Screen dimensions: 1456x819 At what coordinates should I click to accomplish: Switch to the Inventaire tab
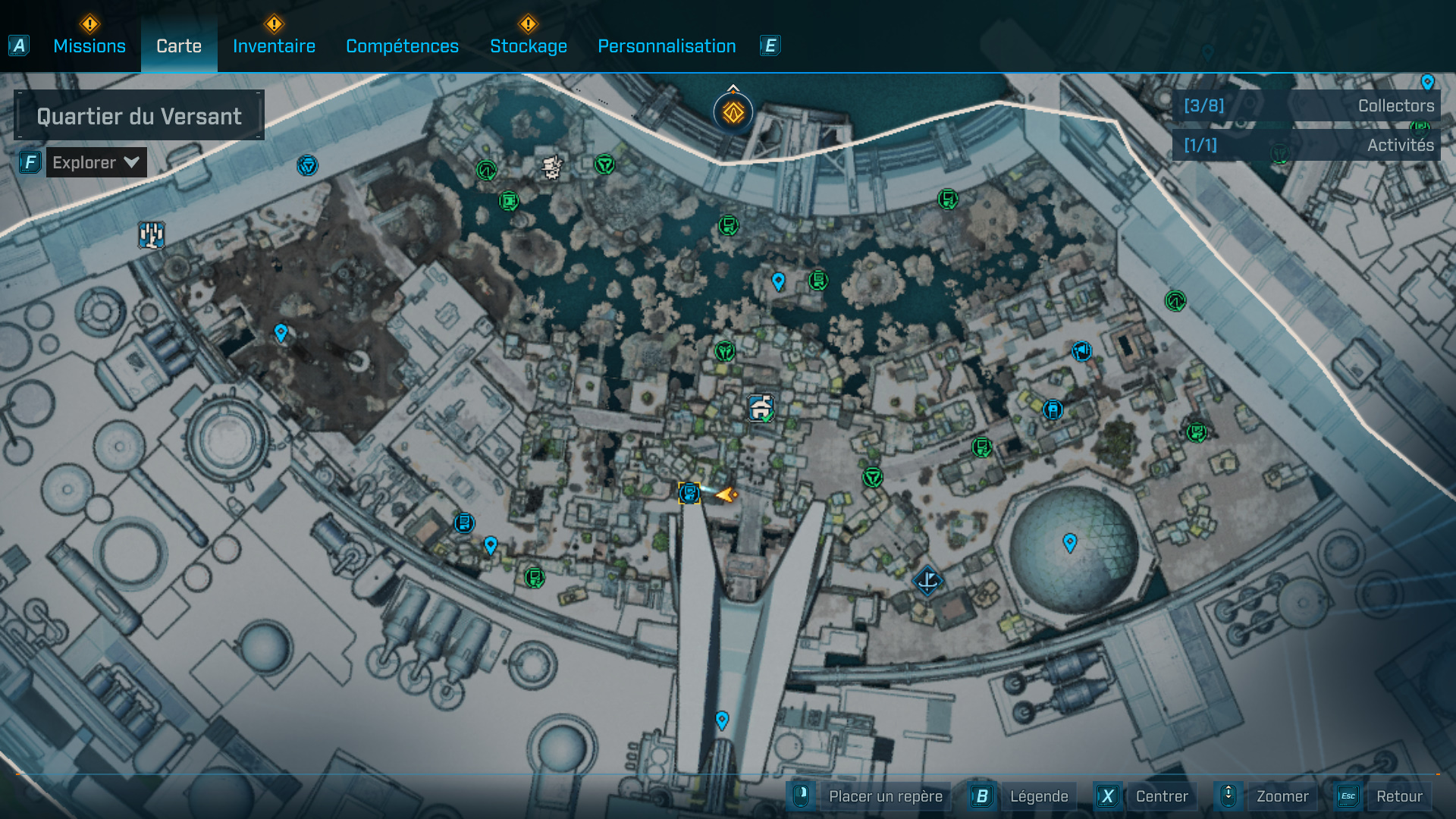tap(274, 45)
